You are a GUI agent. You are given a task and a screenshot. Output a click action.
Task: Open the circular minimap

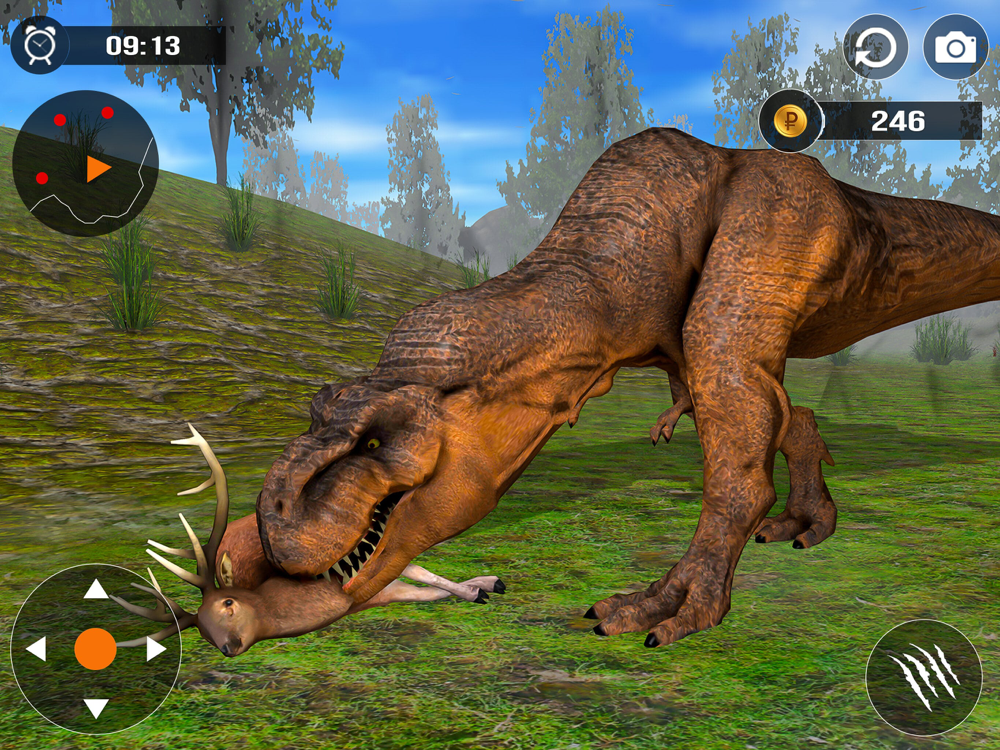tap(85, 163)
